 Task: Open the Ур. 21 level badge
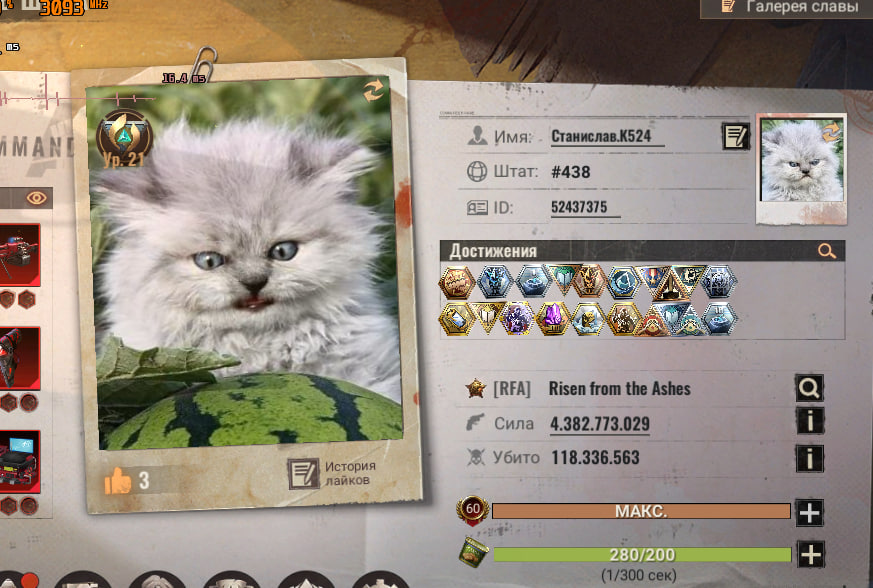point(123,141)
